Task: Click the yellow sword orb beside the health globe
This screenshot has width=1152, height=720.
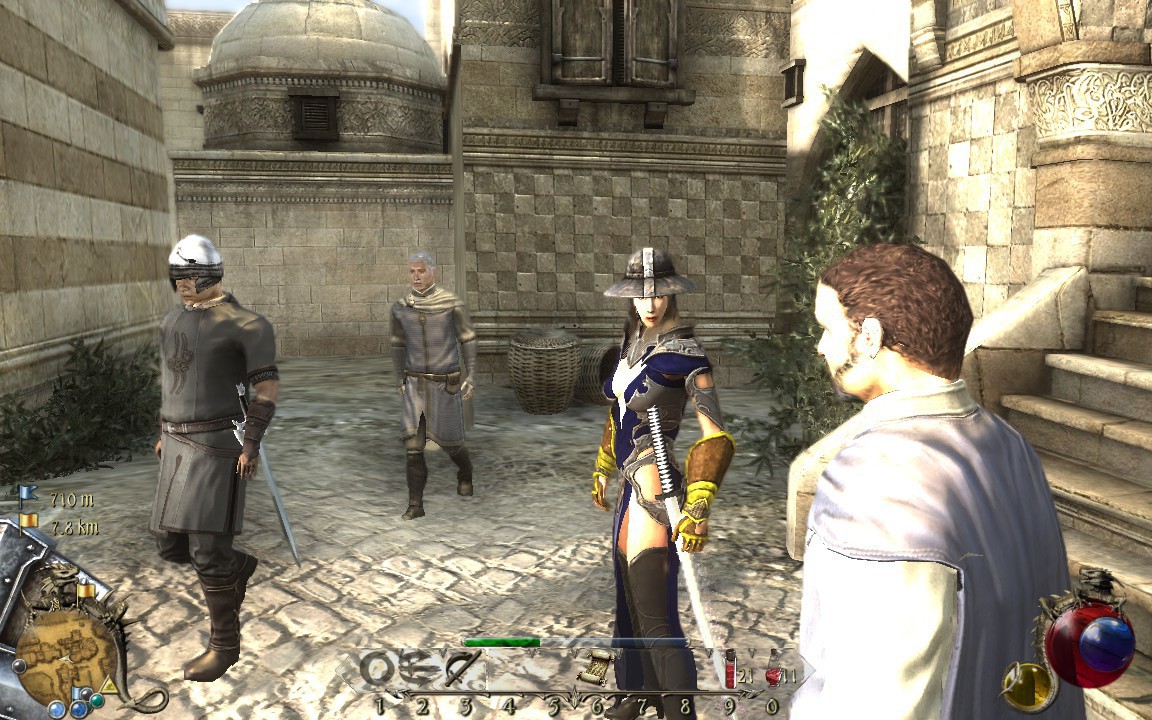Action: point(1029,685)
